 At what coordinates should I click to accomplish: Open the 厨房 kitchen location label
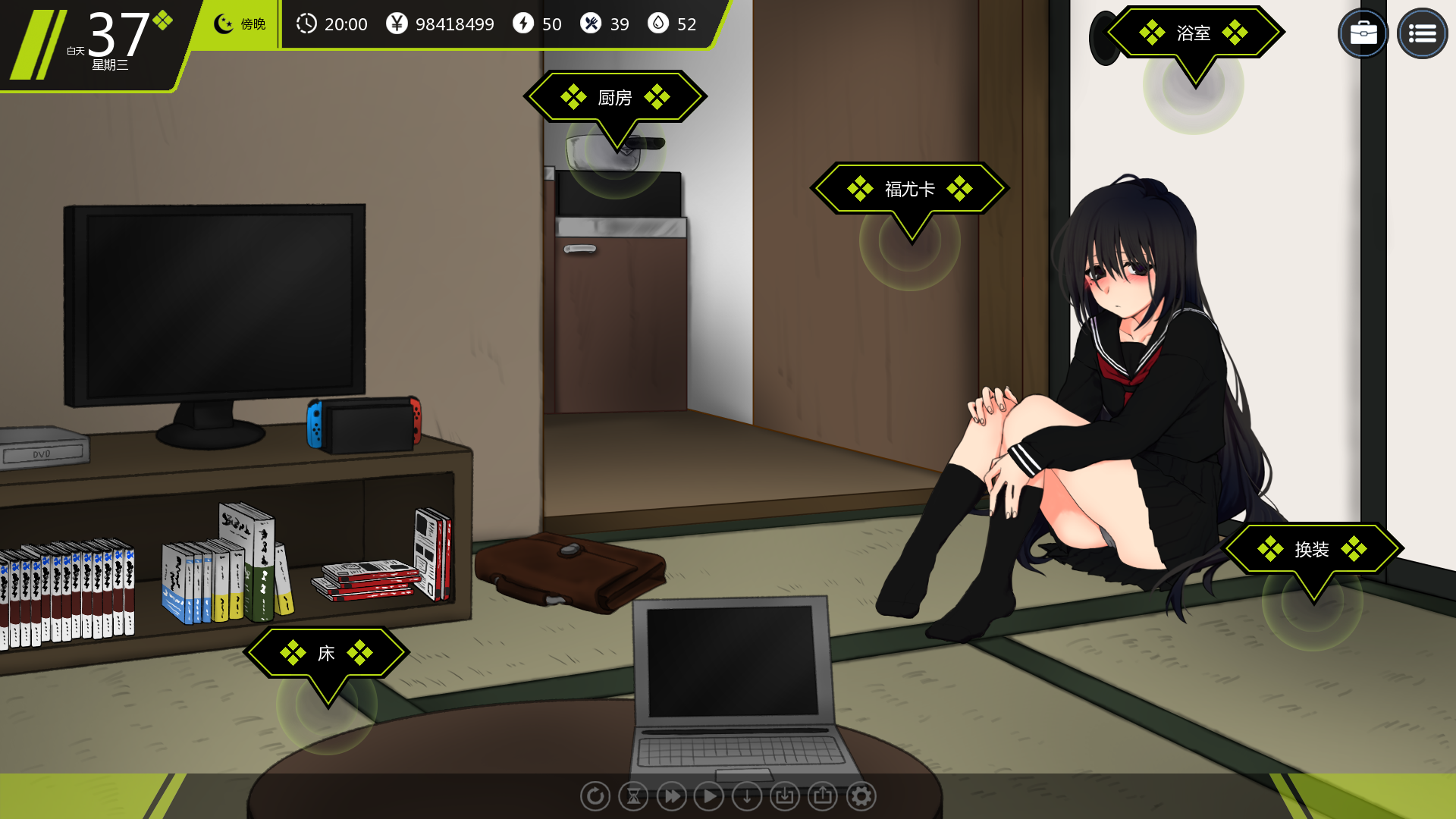615,97
